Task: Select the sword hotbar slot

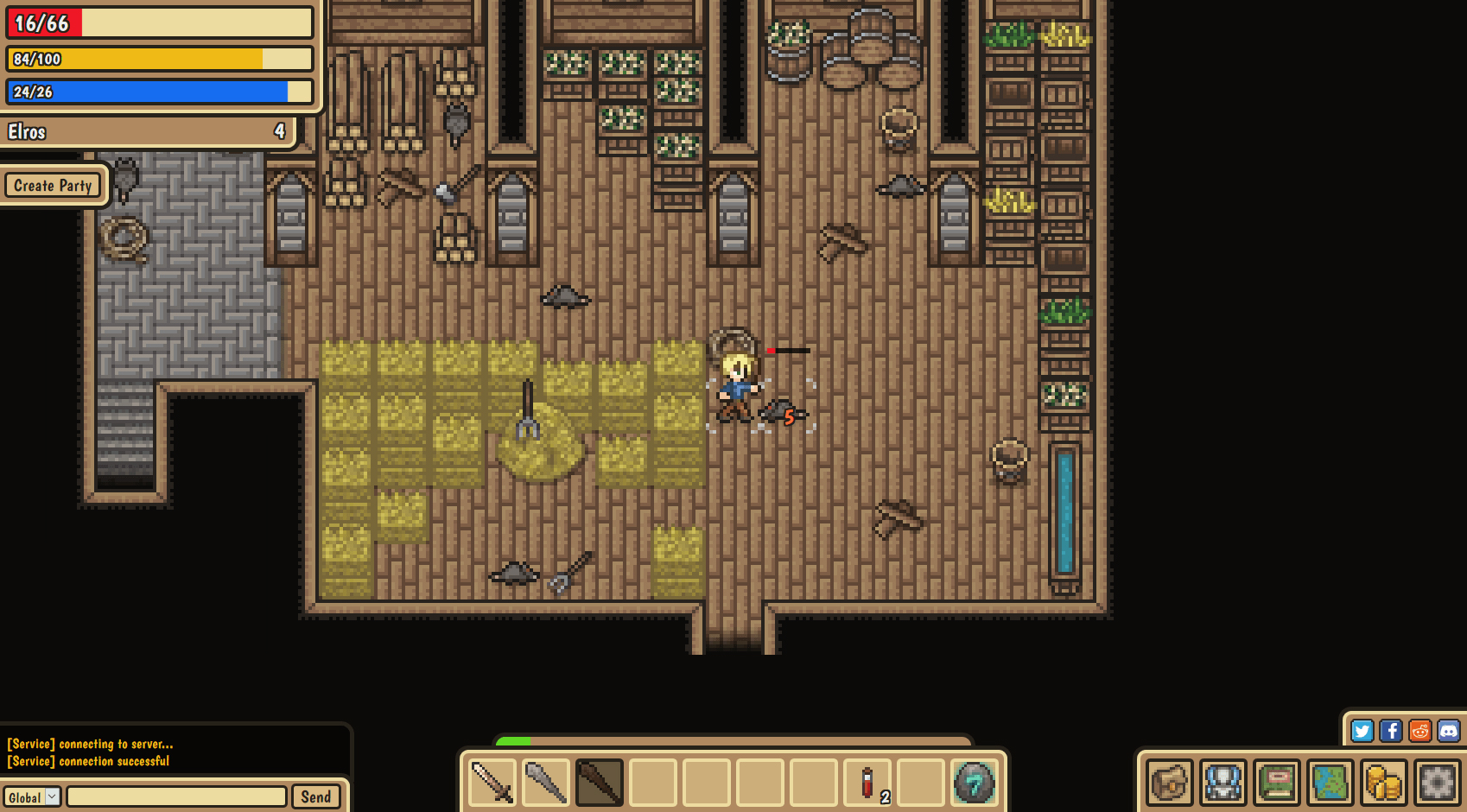Action: click(x=492, y=783)
